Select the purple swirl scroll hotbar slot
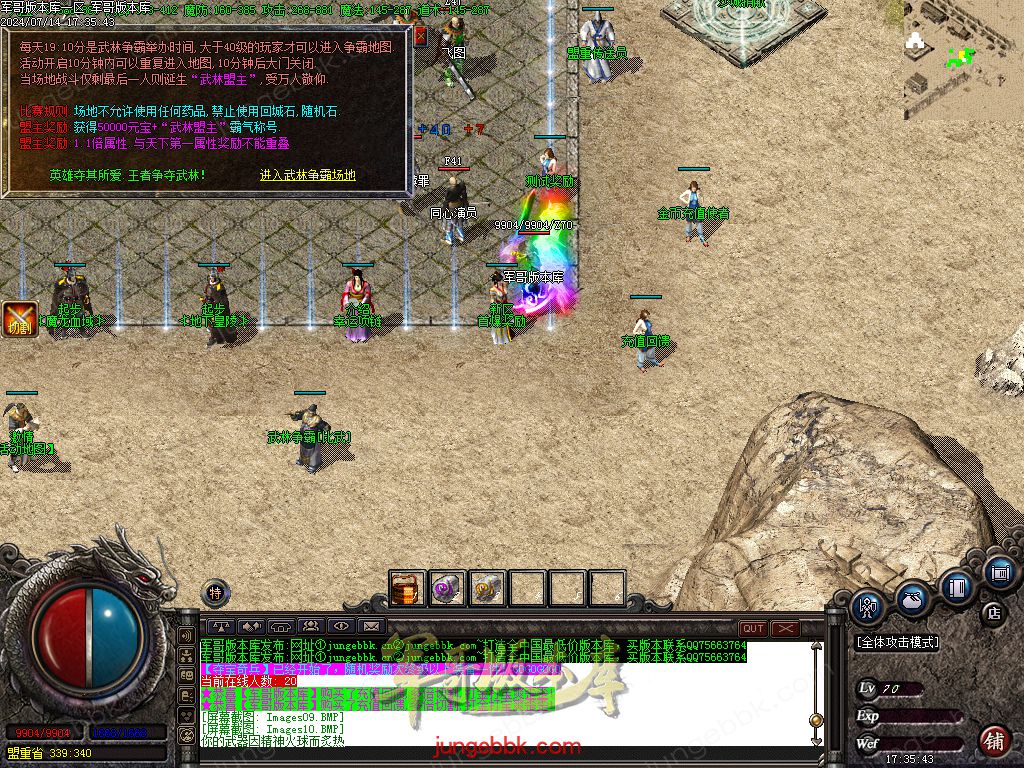The image size is (1024, 768). coord(447,589)
